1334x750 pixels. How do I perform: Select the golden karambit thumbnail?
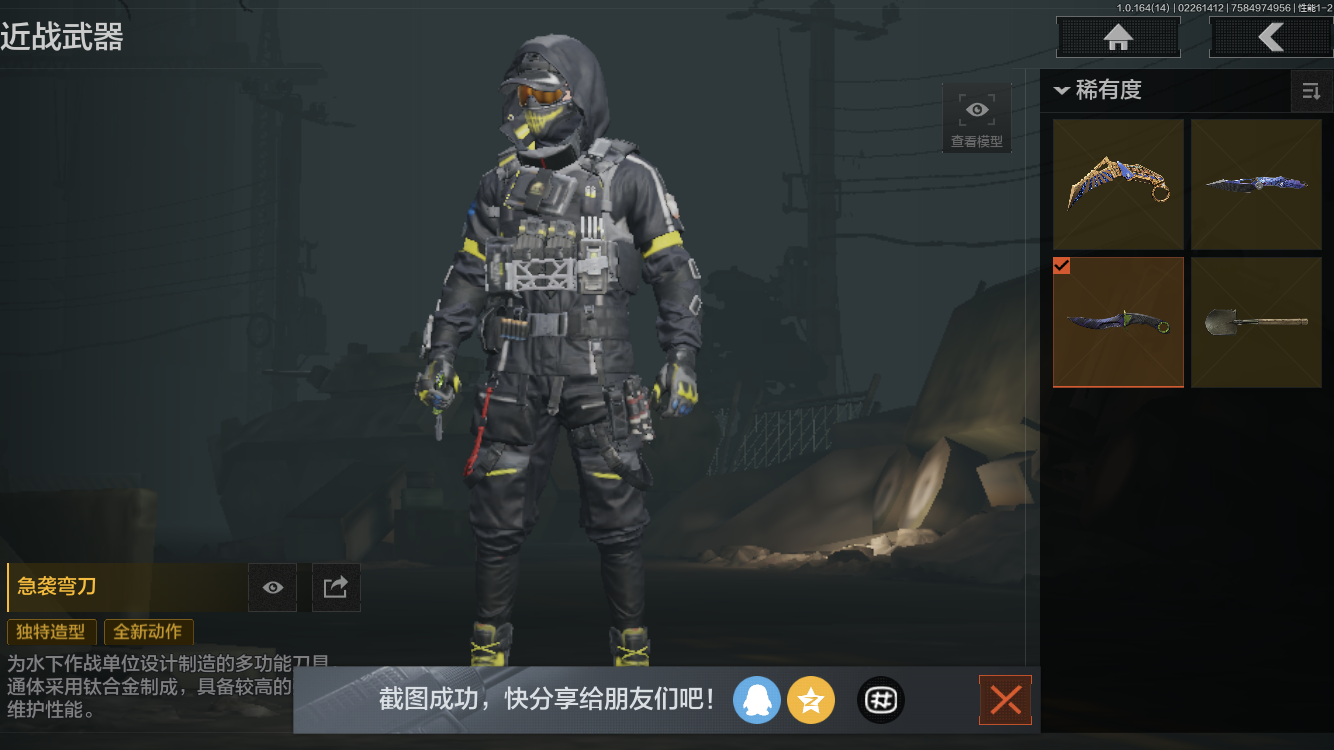pos(1118,184)
